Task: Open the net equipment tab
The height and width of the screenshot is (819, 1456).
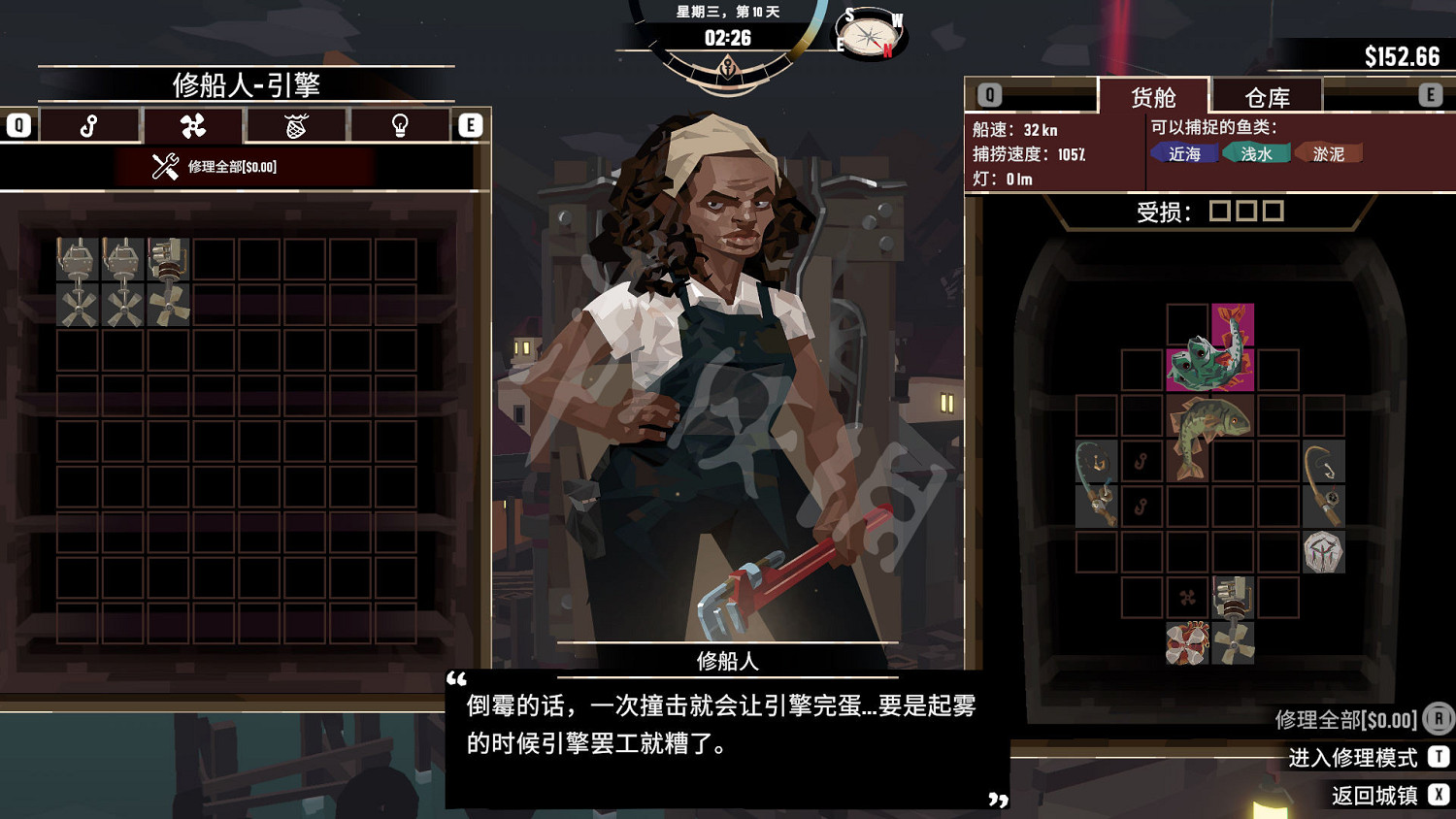Action: coord(297,125)
